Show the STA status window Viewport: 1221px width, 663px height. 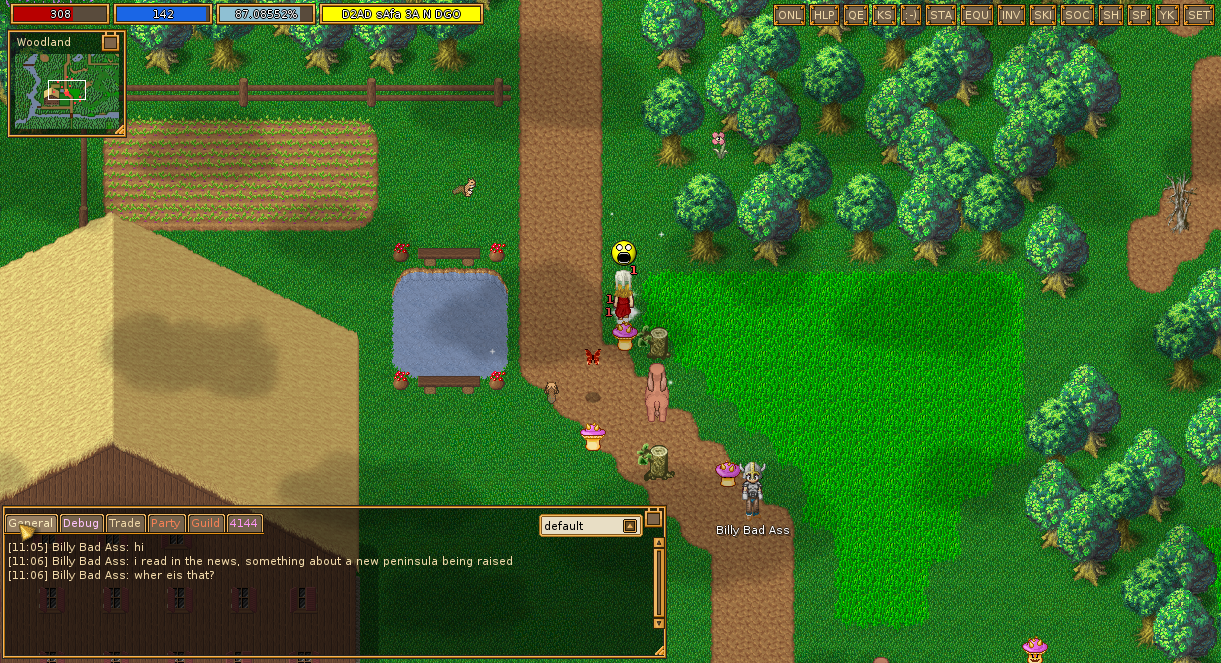pyautogui.click(x=941, y=15)
